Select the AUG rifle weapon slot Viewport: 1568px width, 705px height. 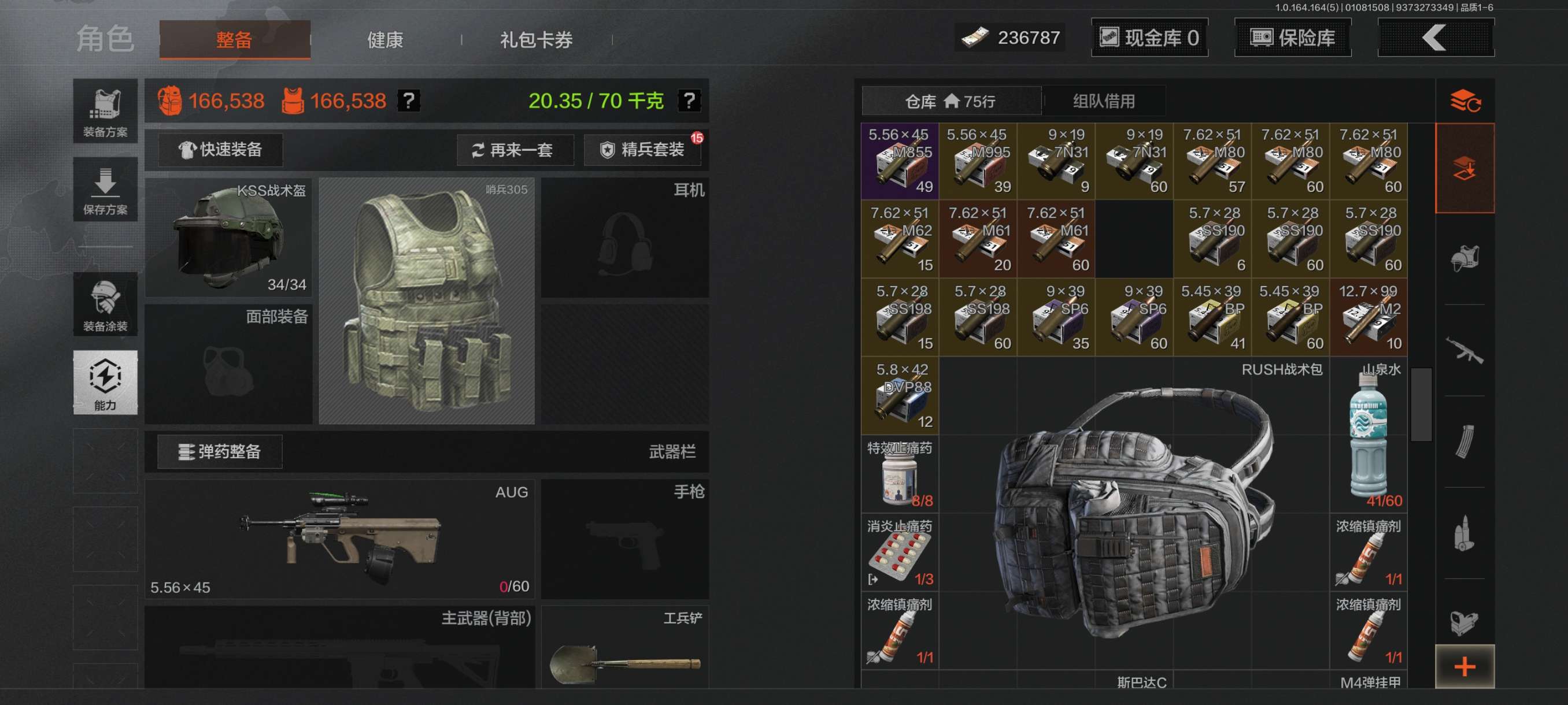click(339, 539)
